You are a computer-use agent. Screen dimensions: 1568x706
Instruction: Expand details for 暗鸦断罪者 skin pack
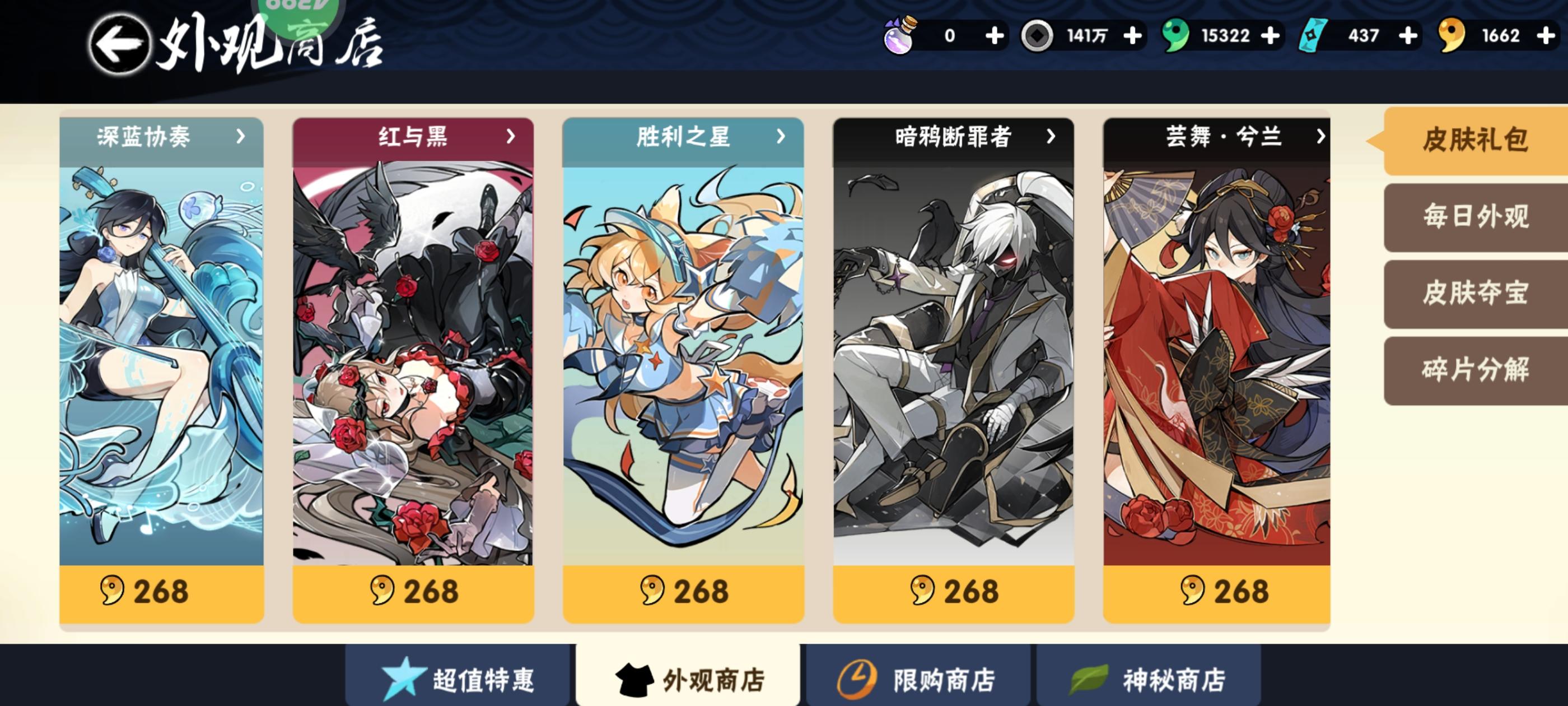(1052, 137)
